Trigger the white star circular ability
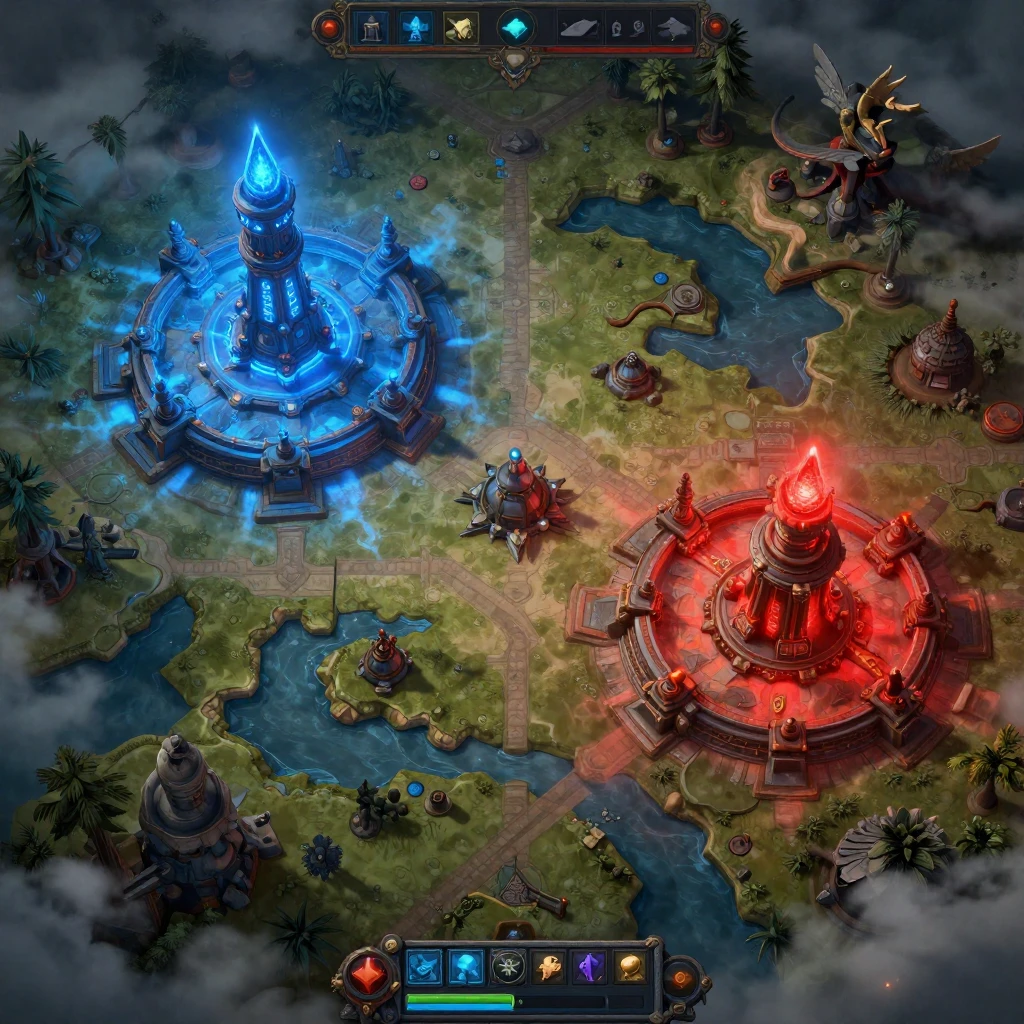The width and height of the screenshot is (1024, 1024). coord(508,967)
